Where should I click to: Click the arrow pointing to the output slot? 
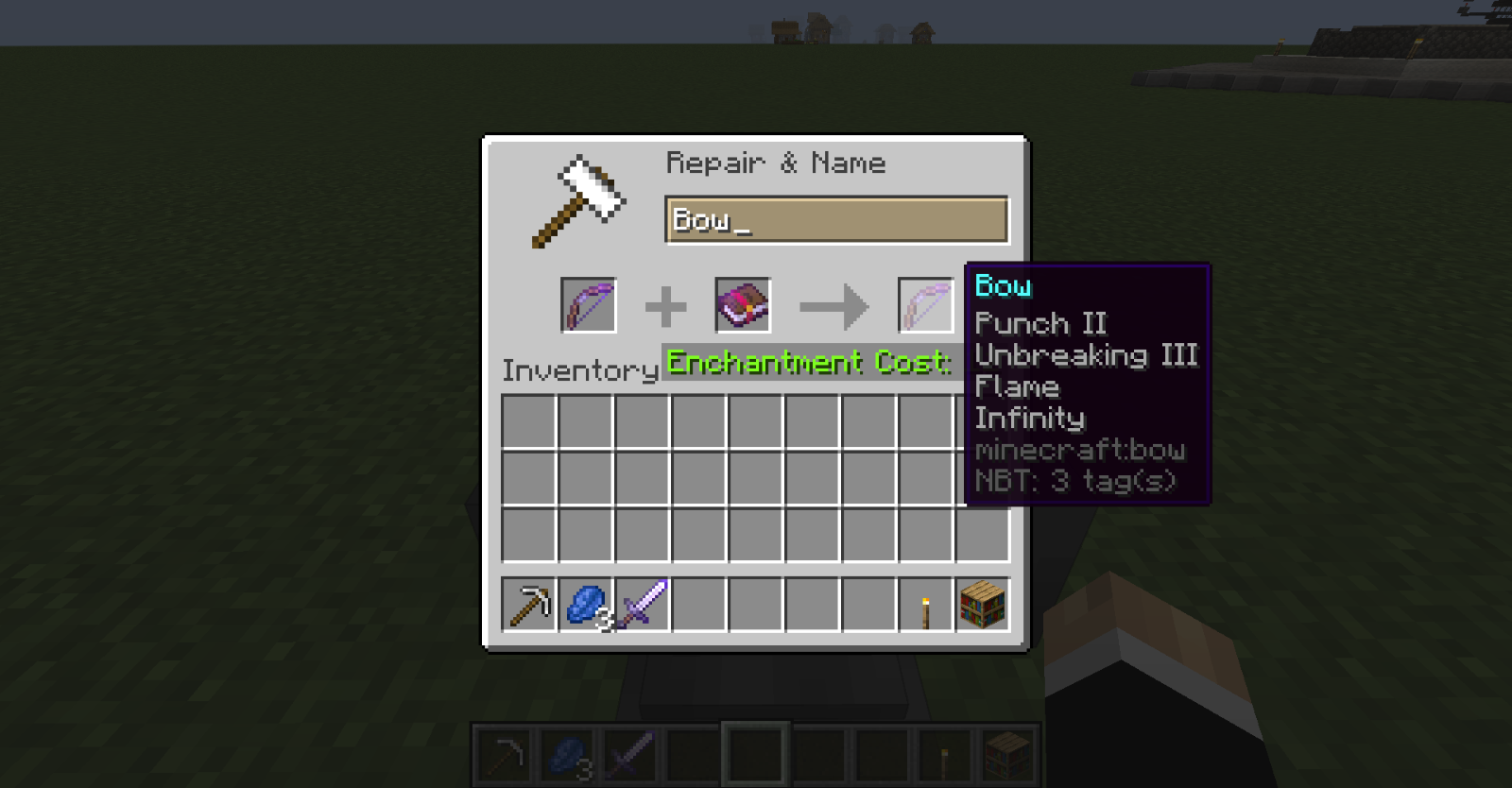point(833,305)
